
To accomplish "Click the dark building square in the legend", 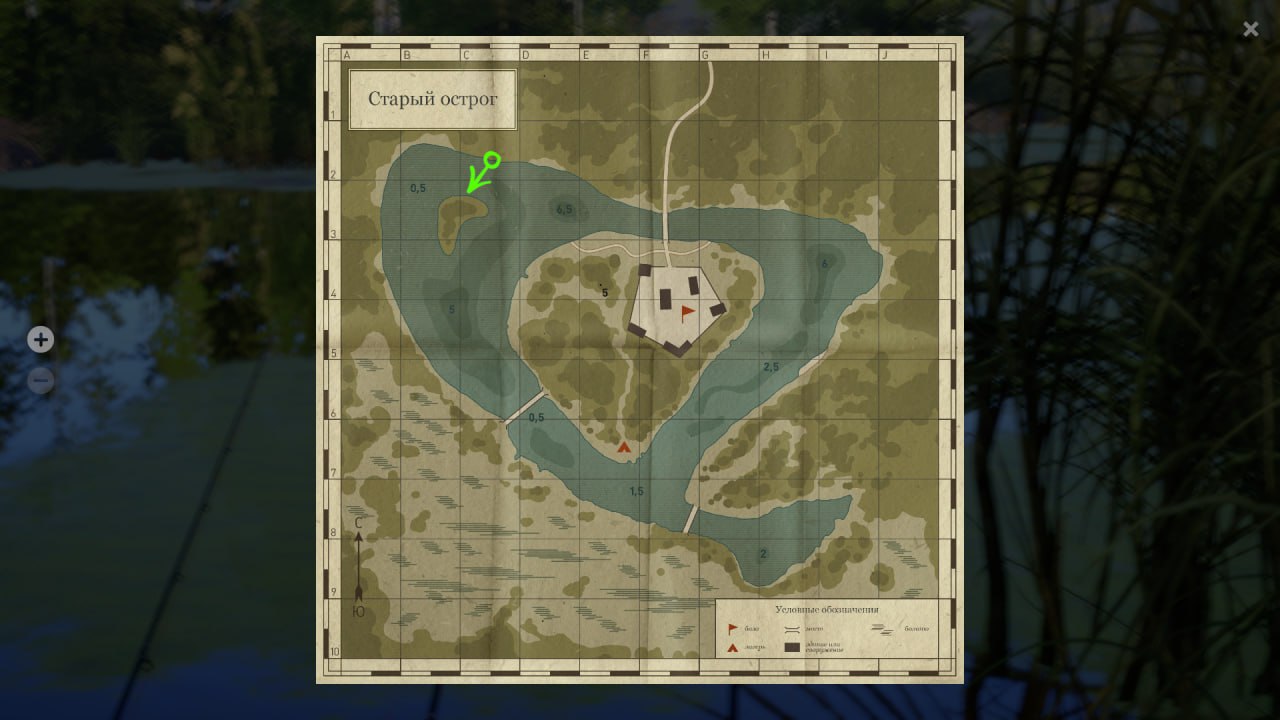I will (792, 646).
